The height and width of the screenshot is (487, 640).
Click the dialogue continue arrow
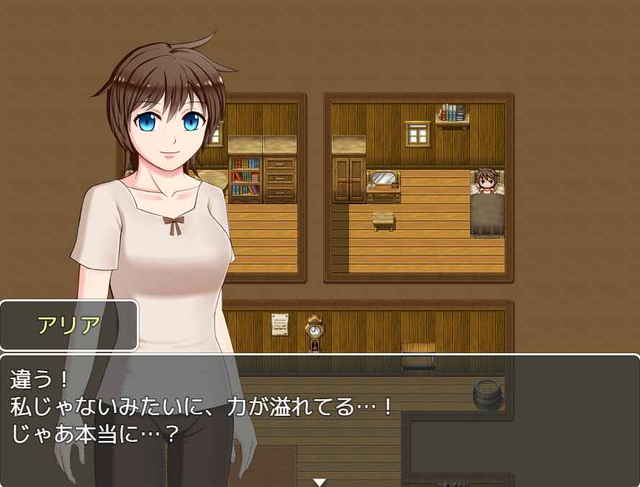(319, 481)
